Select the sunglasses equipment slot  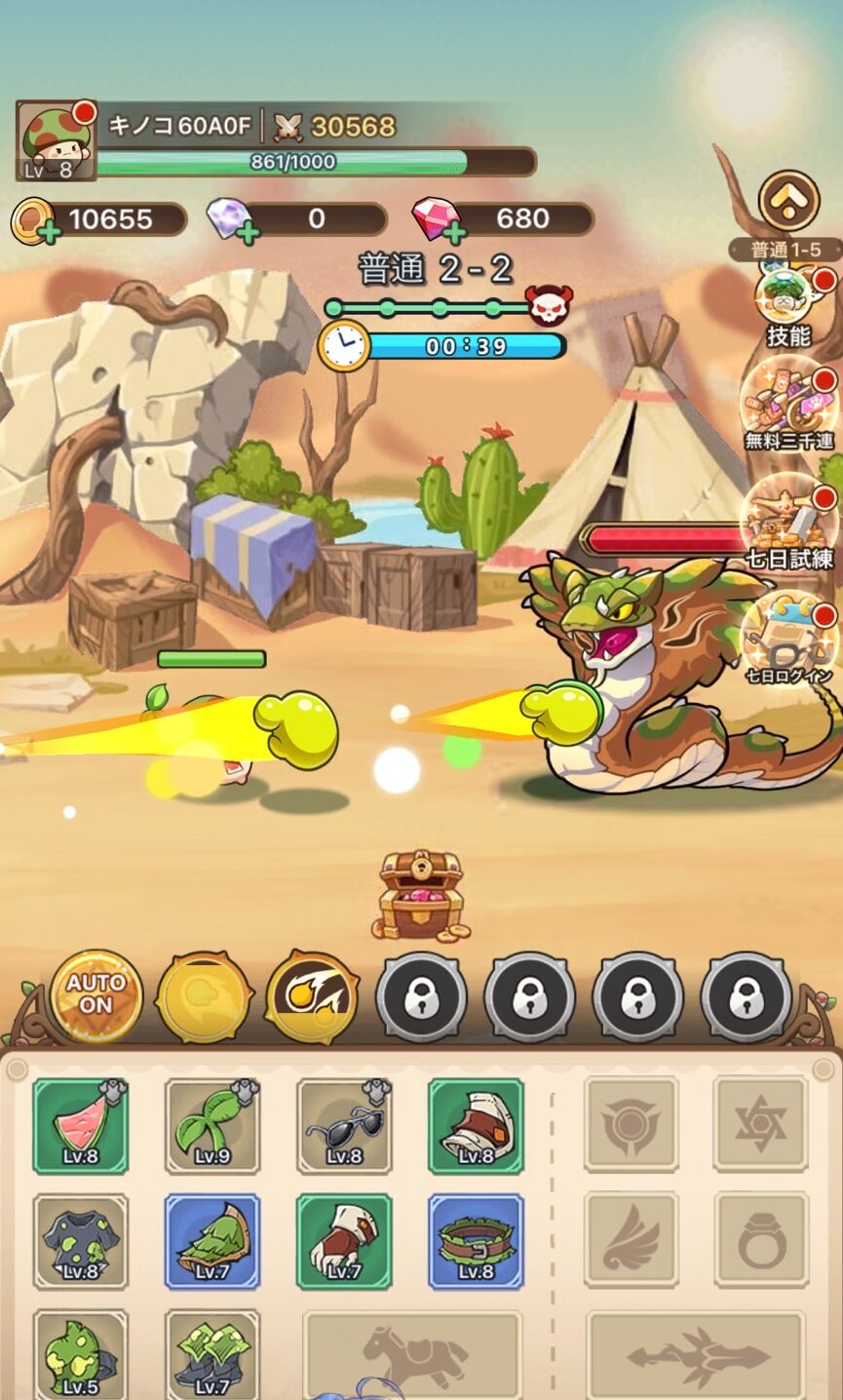click(x=344, y=1126)
